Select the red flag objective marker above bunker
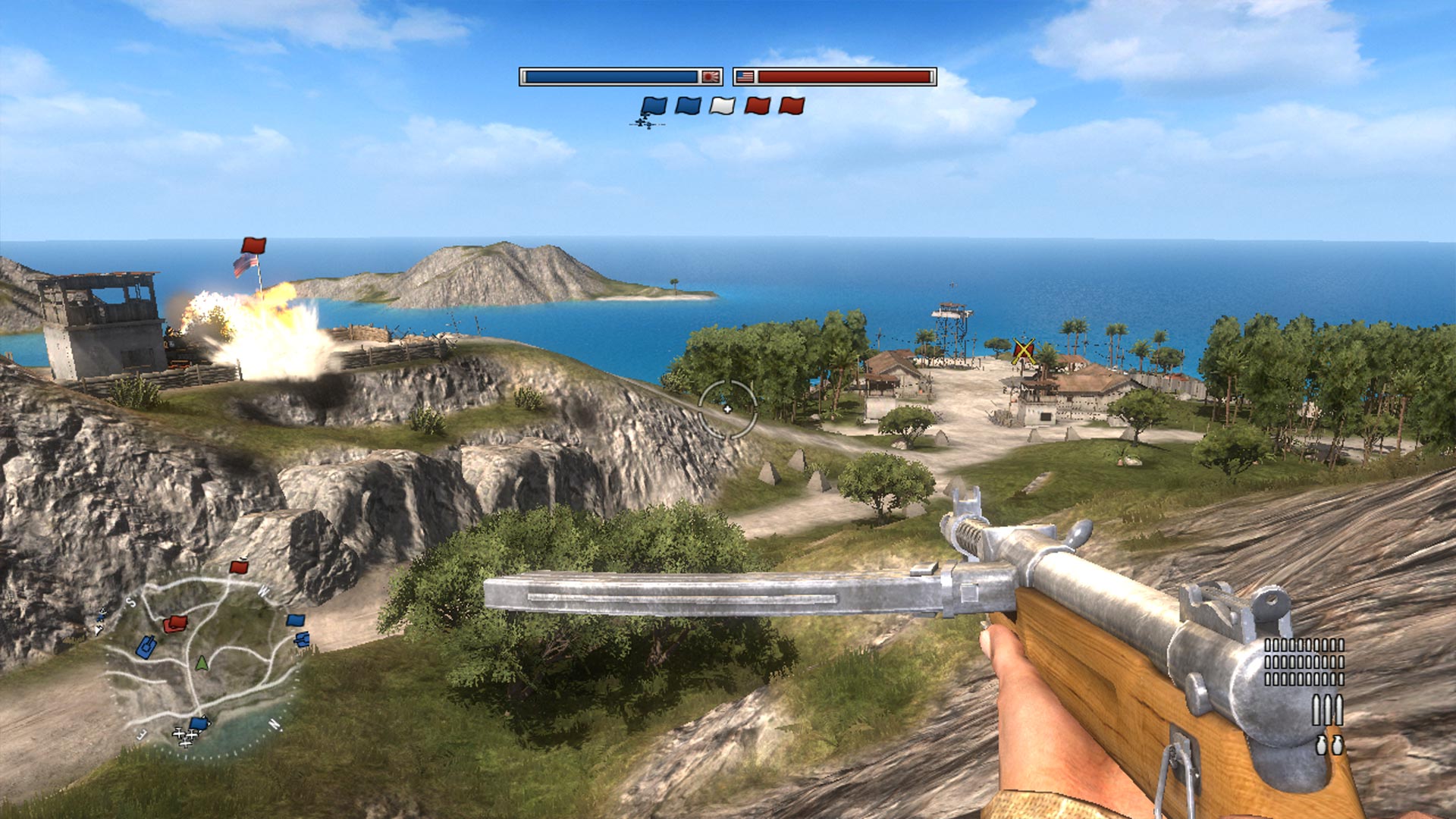 [x=253, y=246]
